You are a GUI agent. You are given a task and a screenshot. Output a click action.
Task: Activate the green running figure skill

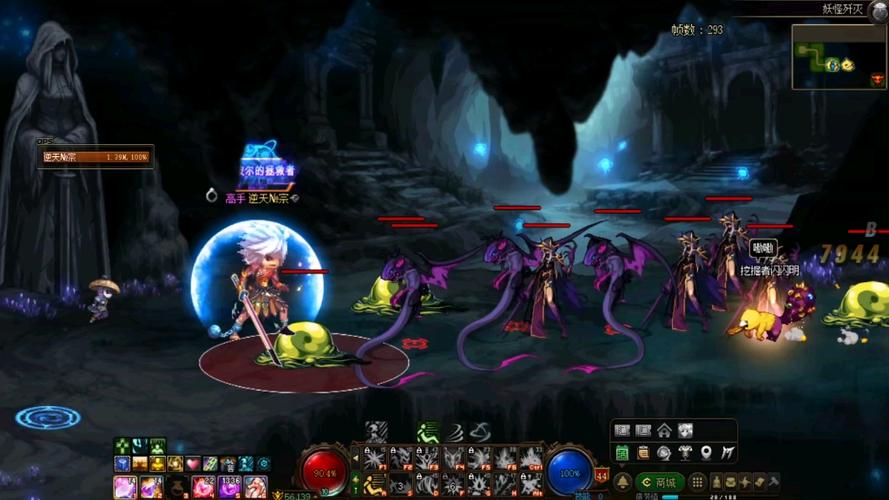click(427, 433)
